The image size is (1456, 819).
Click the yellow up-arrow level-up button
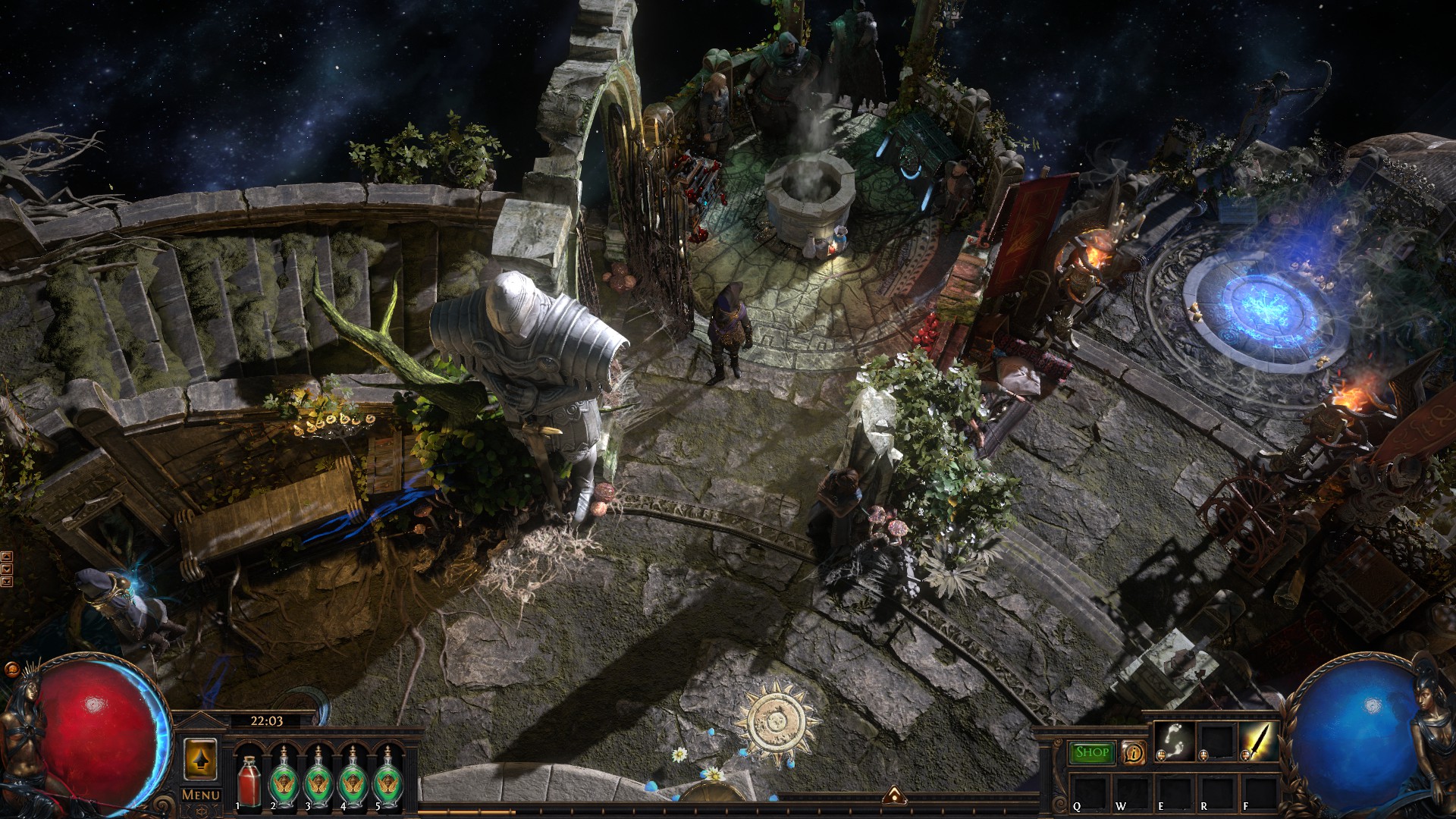200,758
